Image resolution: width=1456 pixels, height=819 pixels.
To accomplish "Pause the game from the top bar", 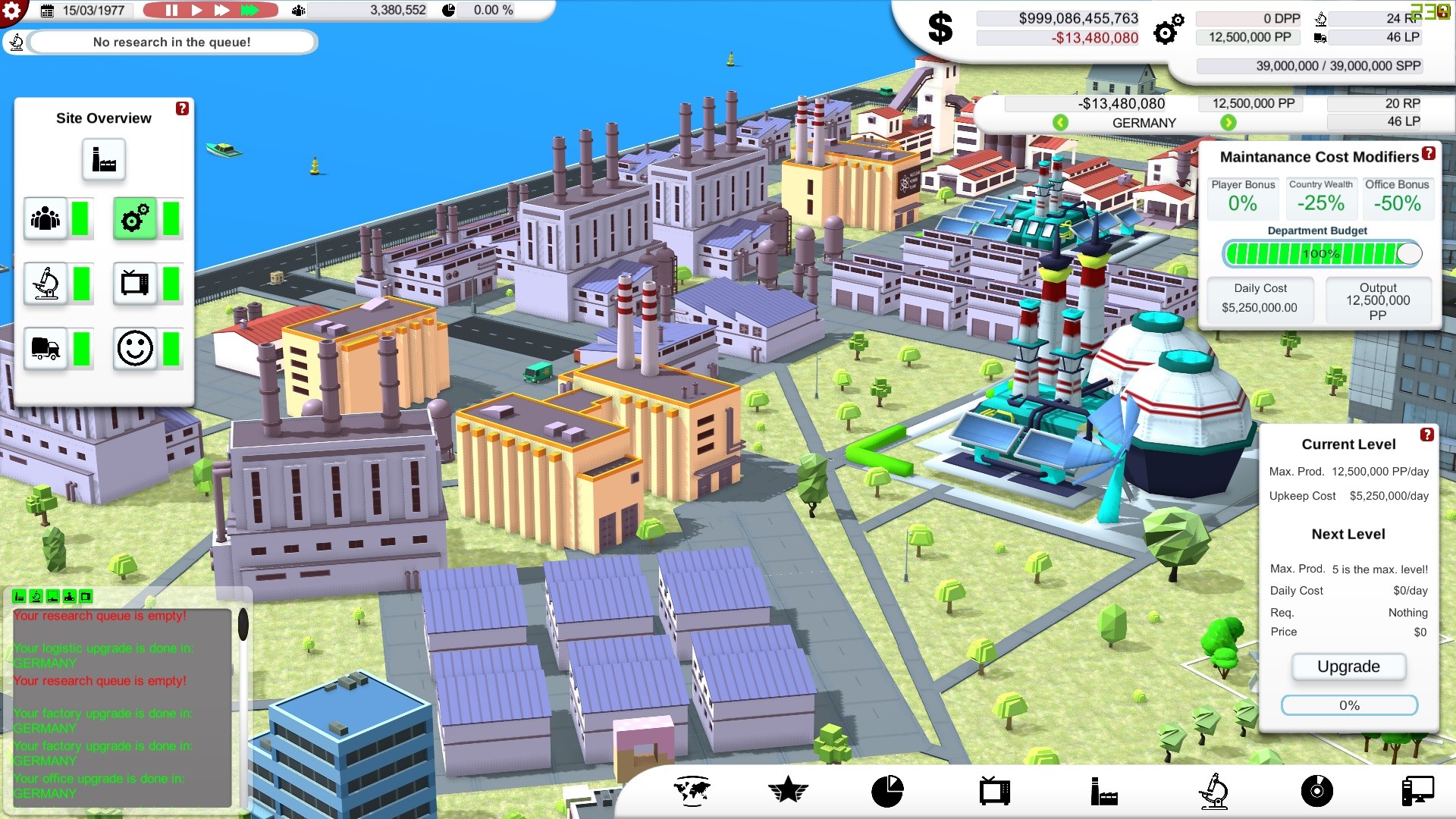I will 171,11.
